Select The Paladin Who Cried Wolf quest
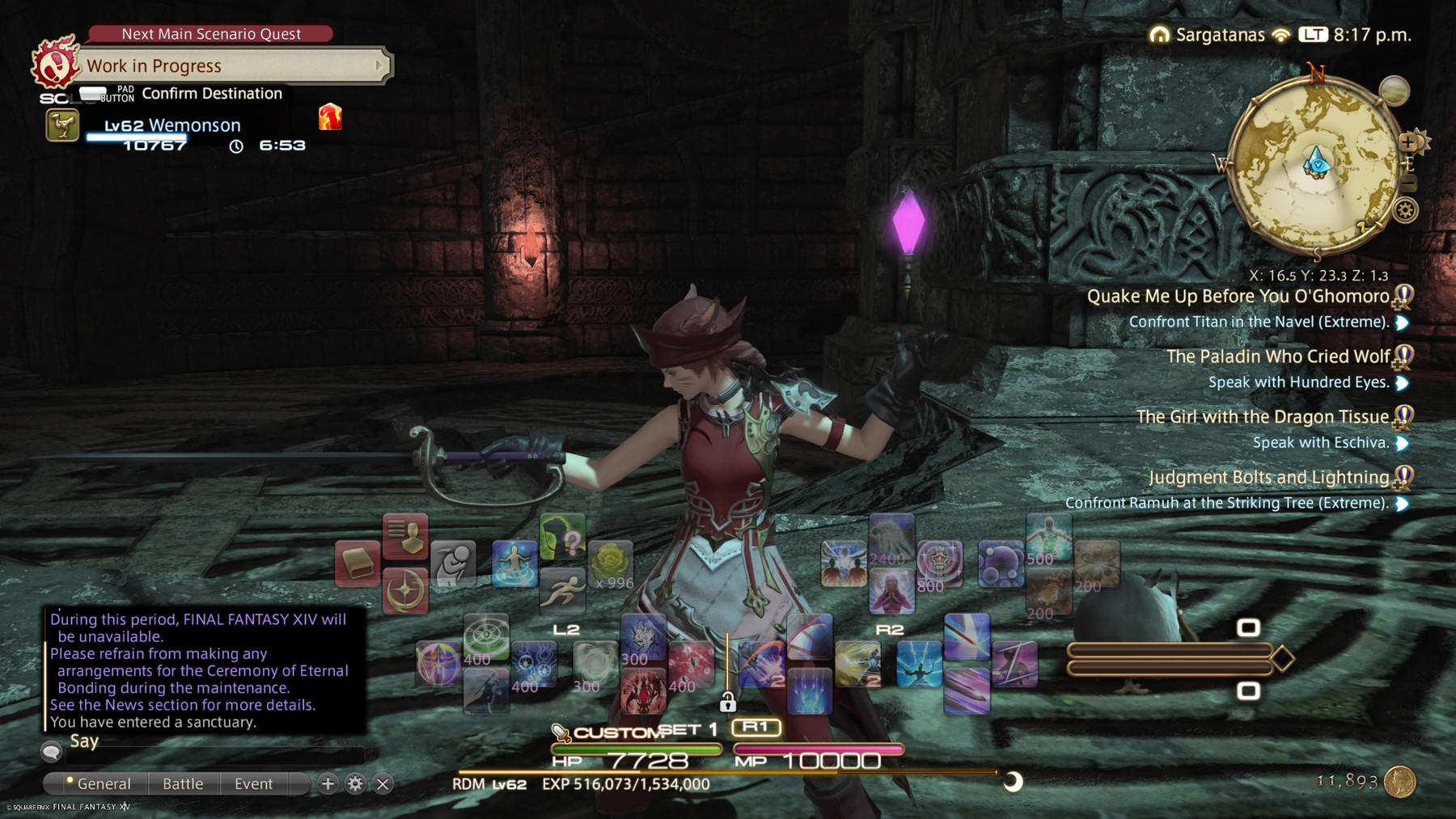Screen dimensions: 1456x819 [1278, 357]
